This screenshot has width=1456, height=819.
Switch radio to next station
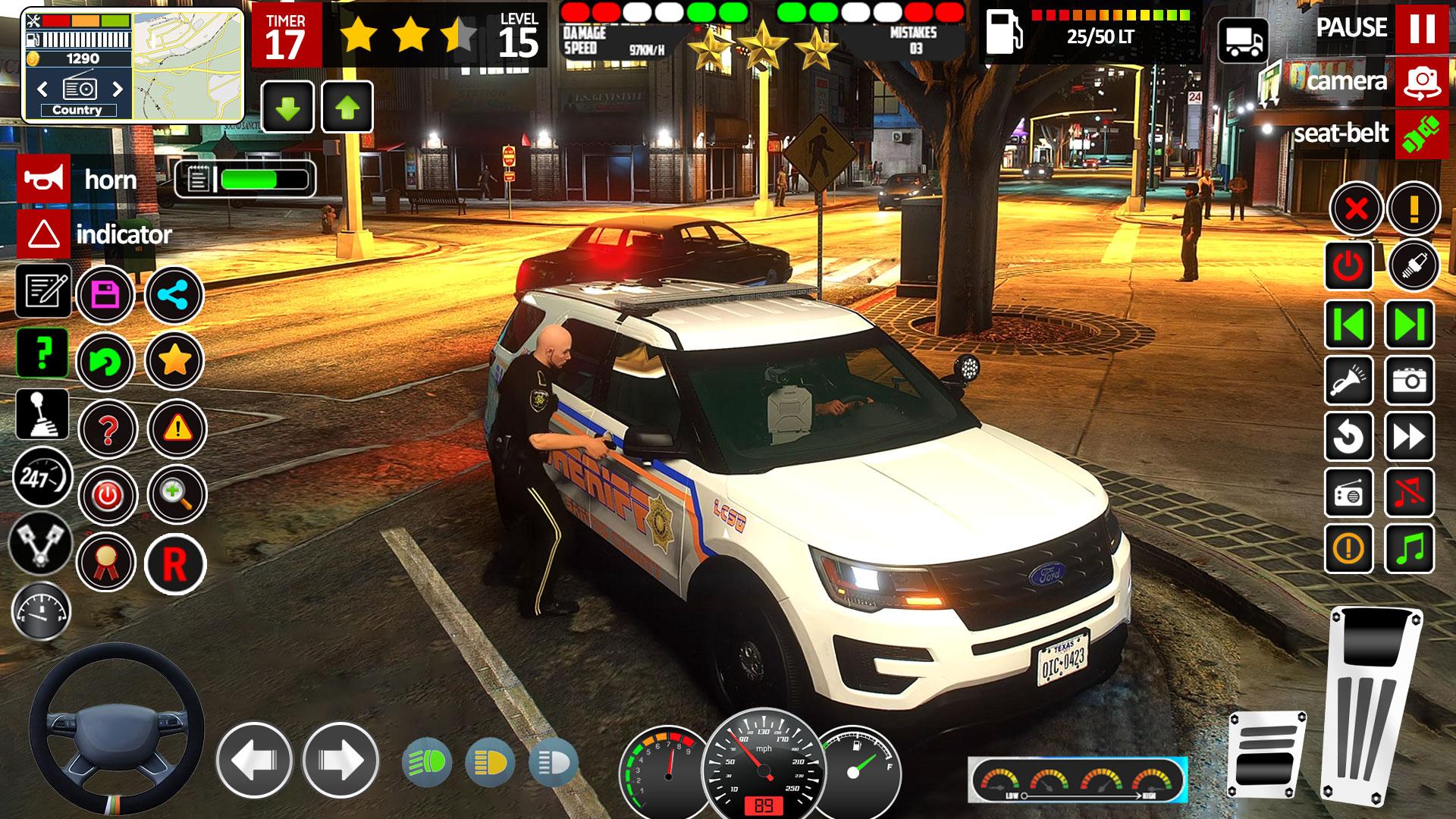point(118,89)
